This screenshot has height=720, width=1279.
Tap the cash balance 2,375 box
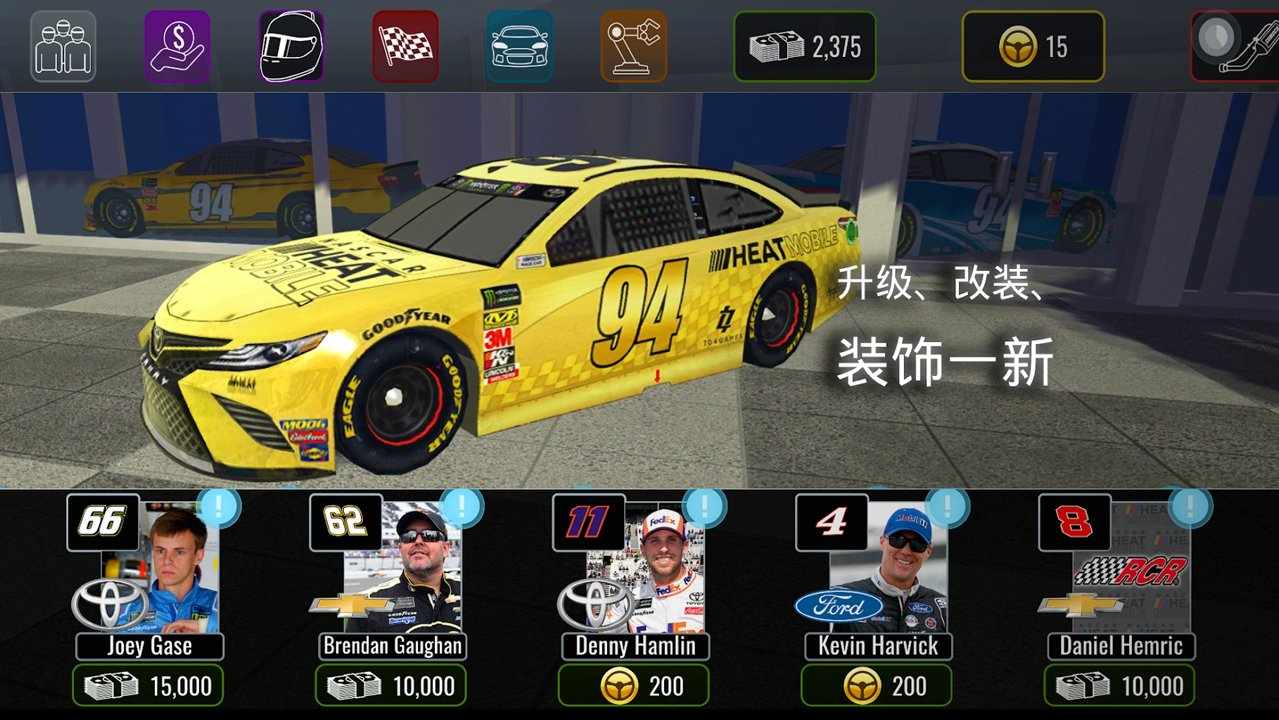pyautogui.click(x=804, y=46)
